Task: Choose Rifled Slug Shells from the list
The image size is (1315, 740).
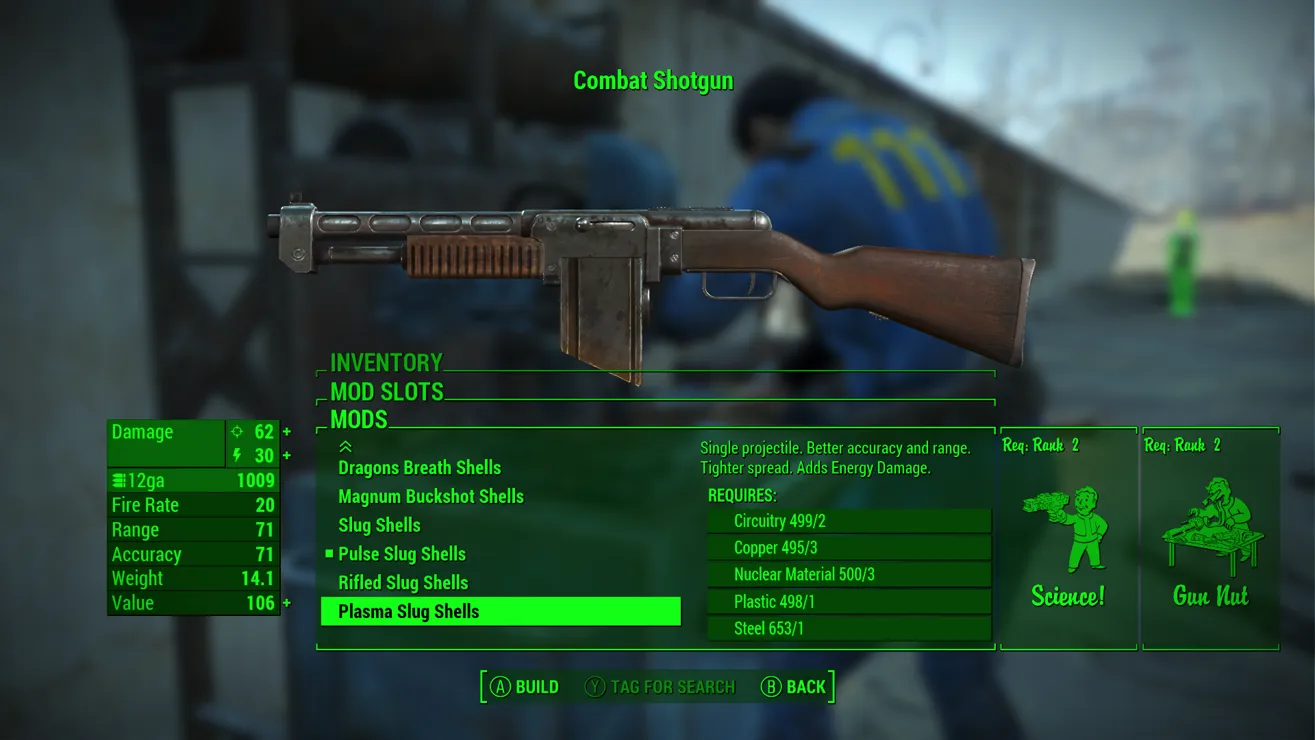Action: pyautogui.click(x=403, y=583)
